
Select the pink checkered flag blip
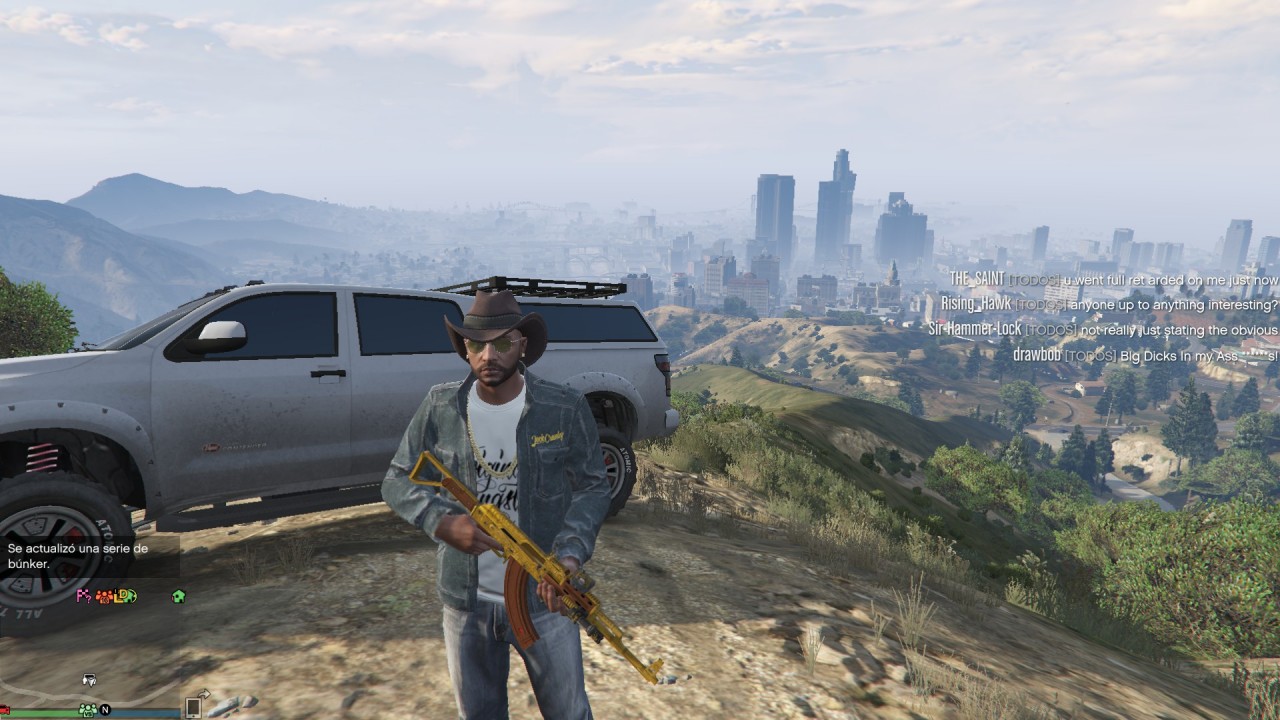(83, 596)
